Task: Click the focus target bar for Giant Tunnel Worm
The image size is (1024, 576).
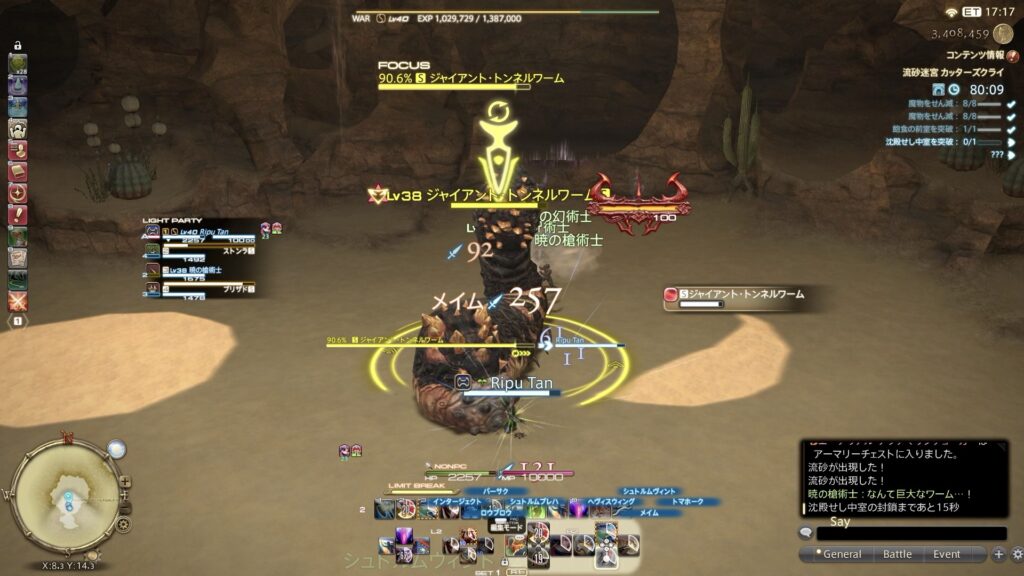Action: point(470,79)
